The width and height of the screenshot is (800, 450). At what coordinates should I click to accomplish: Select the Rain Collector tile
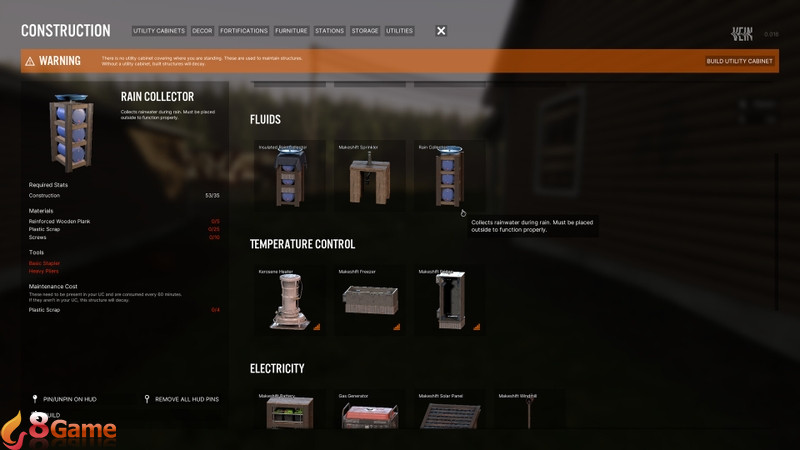click(x=449, y=177)
